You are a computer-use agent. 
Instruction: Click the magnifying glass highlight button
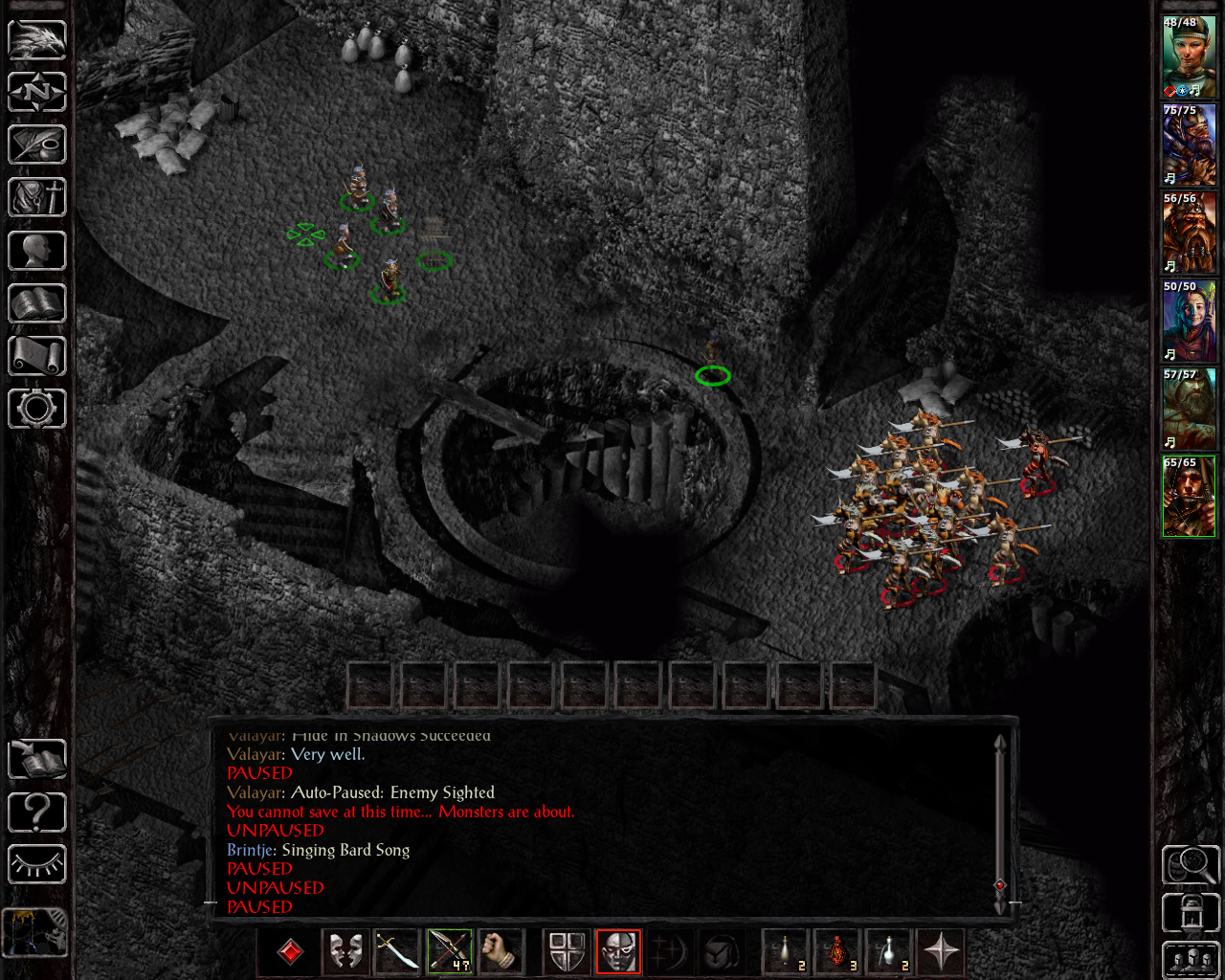[x=1190, y=865]
